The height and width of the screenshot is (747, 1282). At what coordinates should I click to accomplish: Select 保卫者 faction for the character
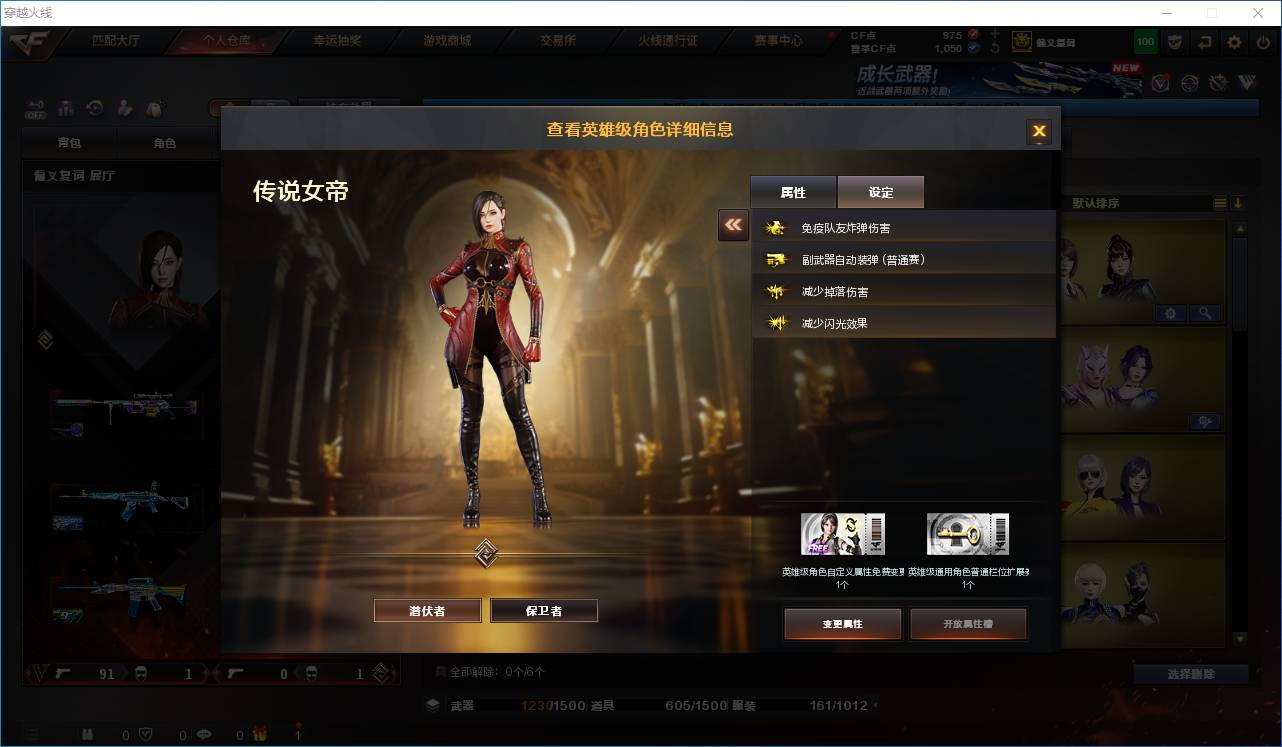coord(544,610)
